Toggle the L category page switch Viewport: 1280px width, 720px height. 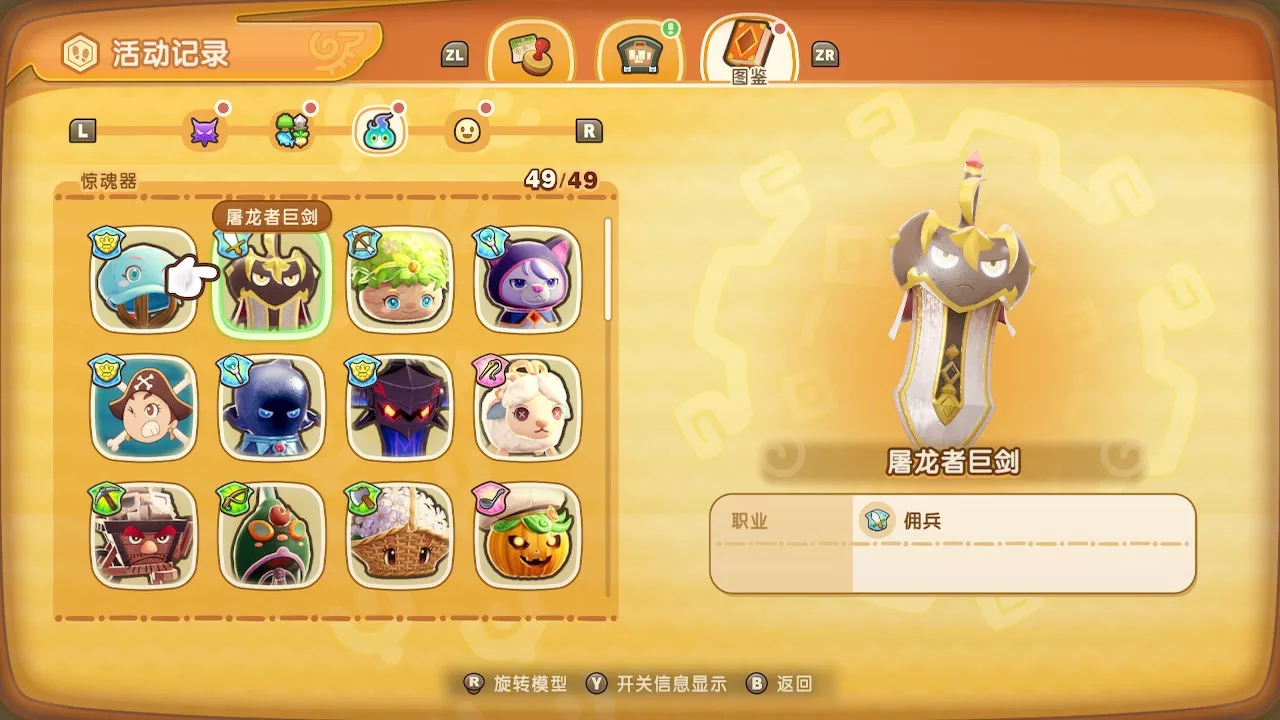click(84, 129)
